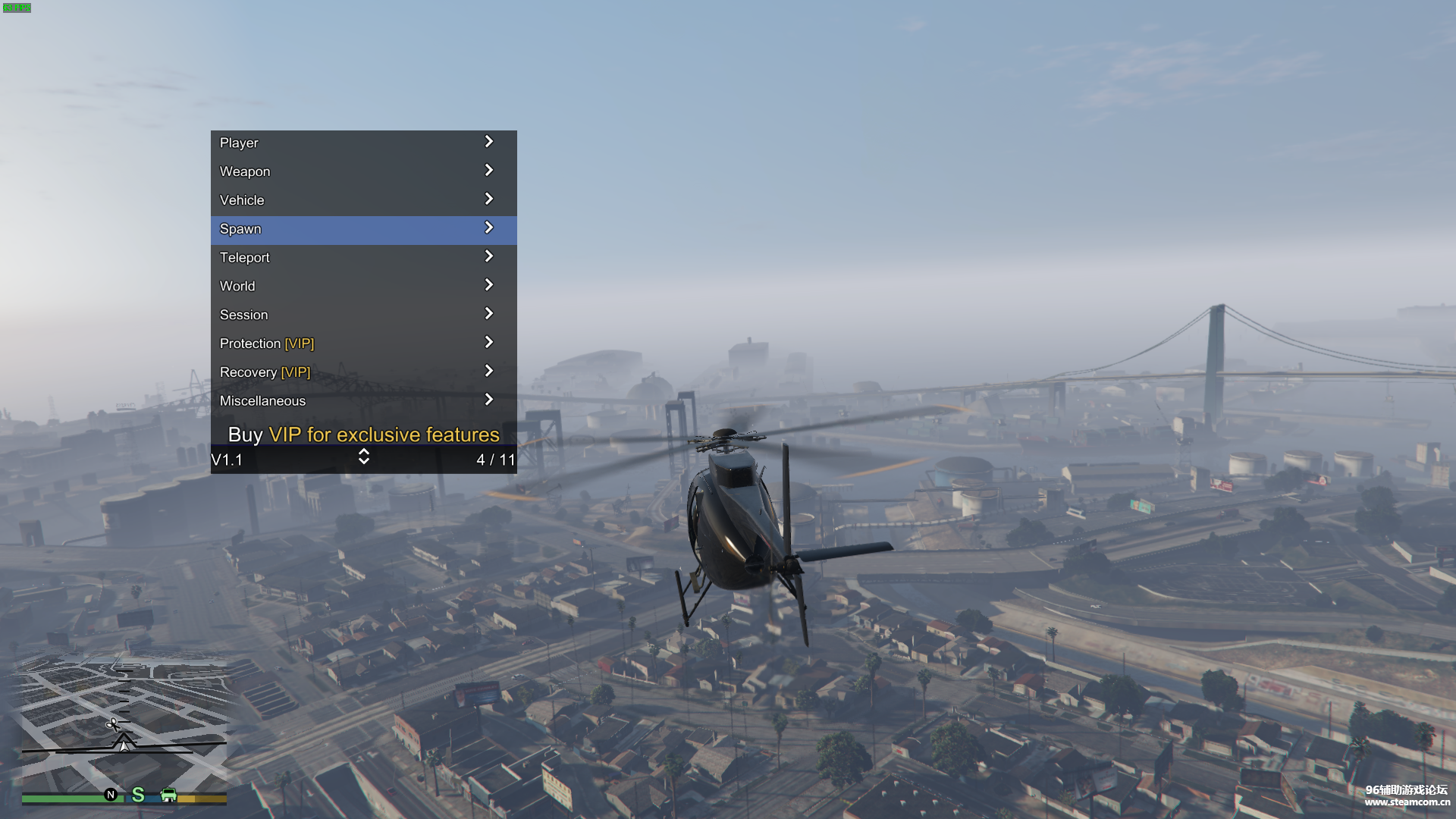Select the Weapon menu entry
This screenshot has height=819, width=1456.
coord(363,172)
